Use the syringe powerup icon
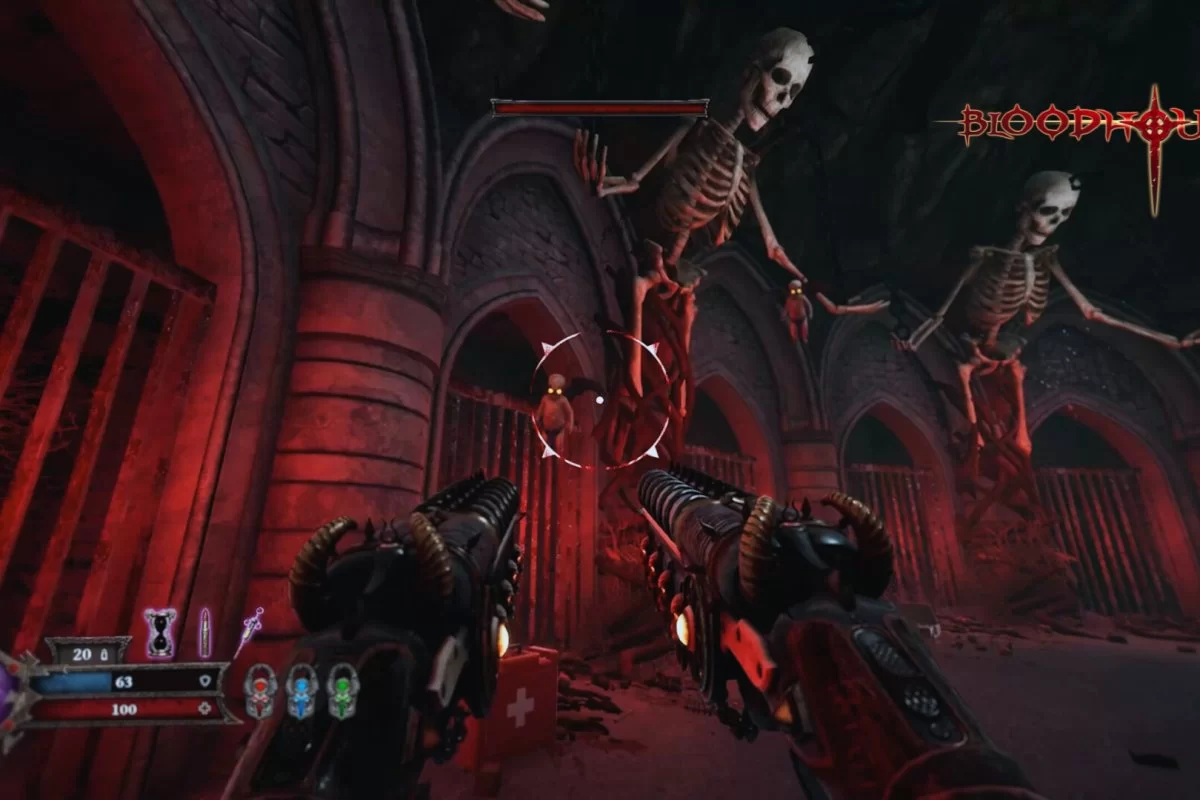Image resolution: width=1200 pixels, height=800 pixels. pyautogui.click(x=248, y=631)
